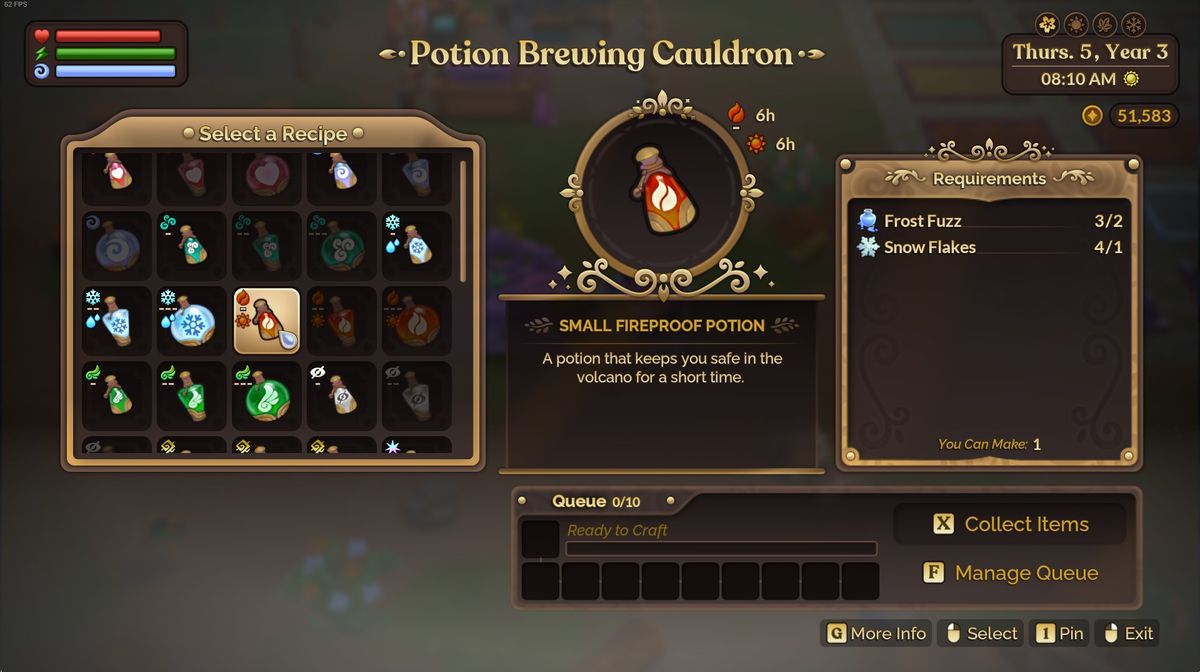The height and width of the screenshot is (672, 1200).
Task: Select the round blue spiral potion recipe
Action: tap(116, 246)
